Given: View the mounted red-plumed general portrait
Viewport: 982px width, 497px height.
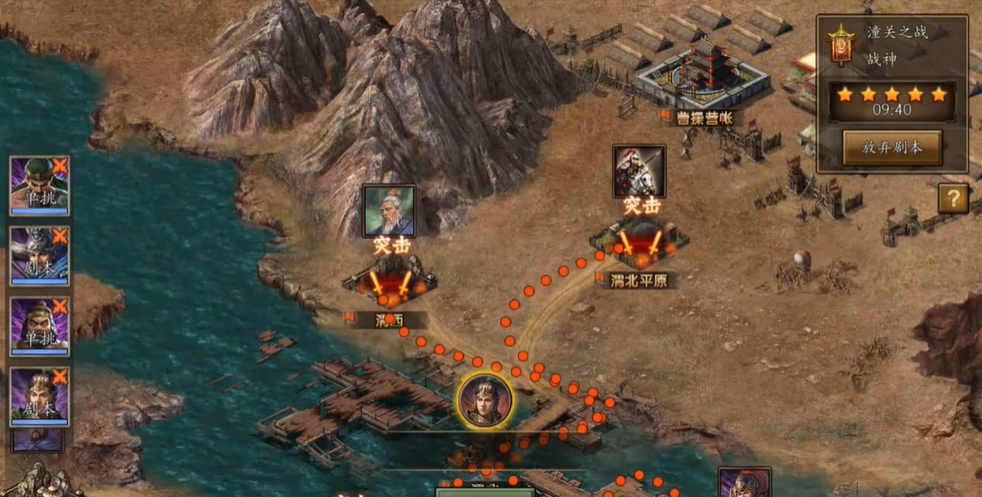Looking at the screenshot, I should (639, 171).
